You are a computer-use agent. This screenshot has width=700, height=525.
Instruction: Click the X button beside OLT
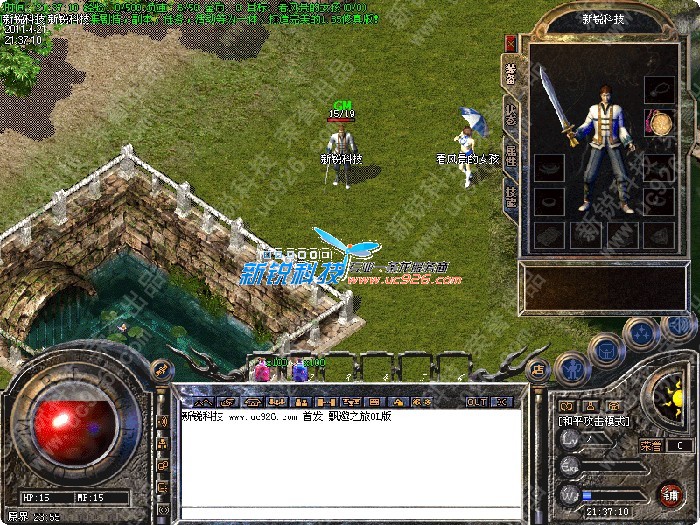pos(501,401)
